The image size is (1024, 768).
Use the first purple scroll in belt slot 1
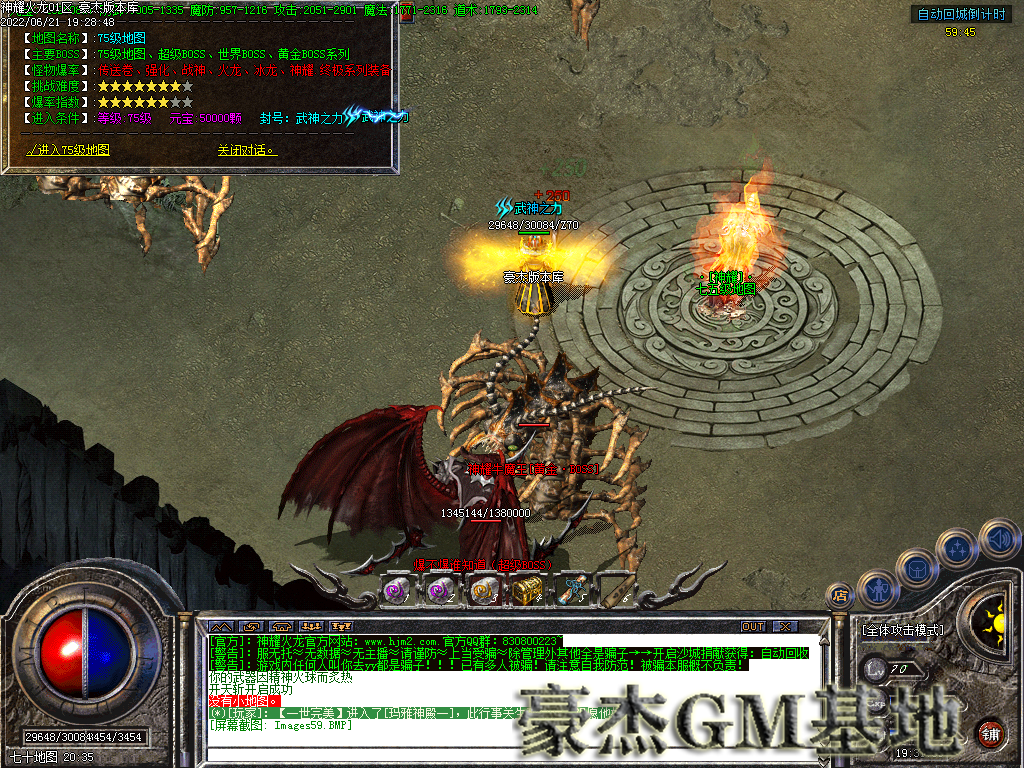(397, 590)
